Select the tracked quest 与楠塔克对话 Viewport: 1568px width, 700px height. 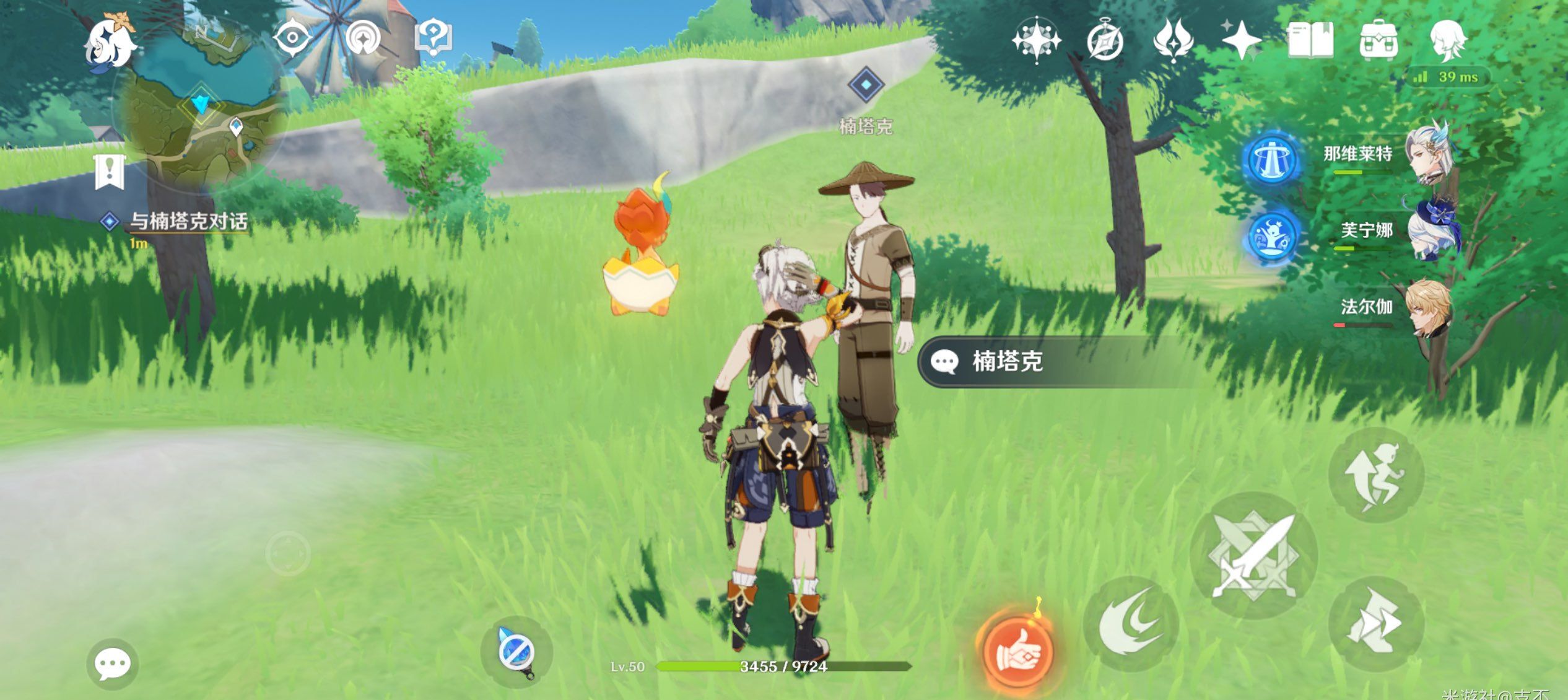188,222
